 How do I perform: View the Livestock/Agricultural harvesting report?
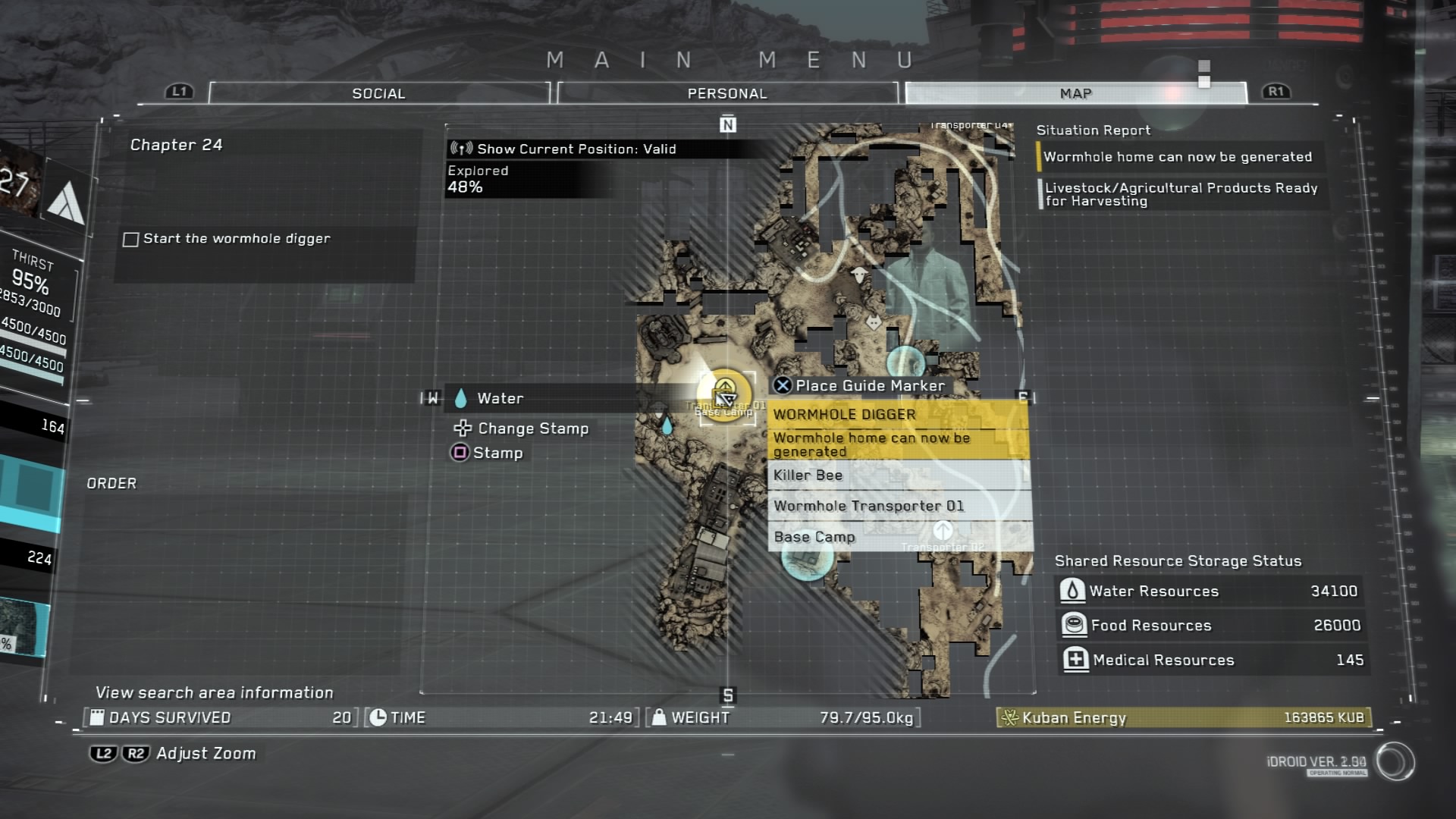tap(1180, 194)
